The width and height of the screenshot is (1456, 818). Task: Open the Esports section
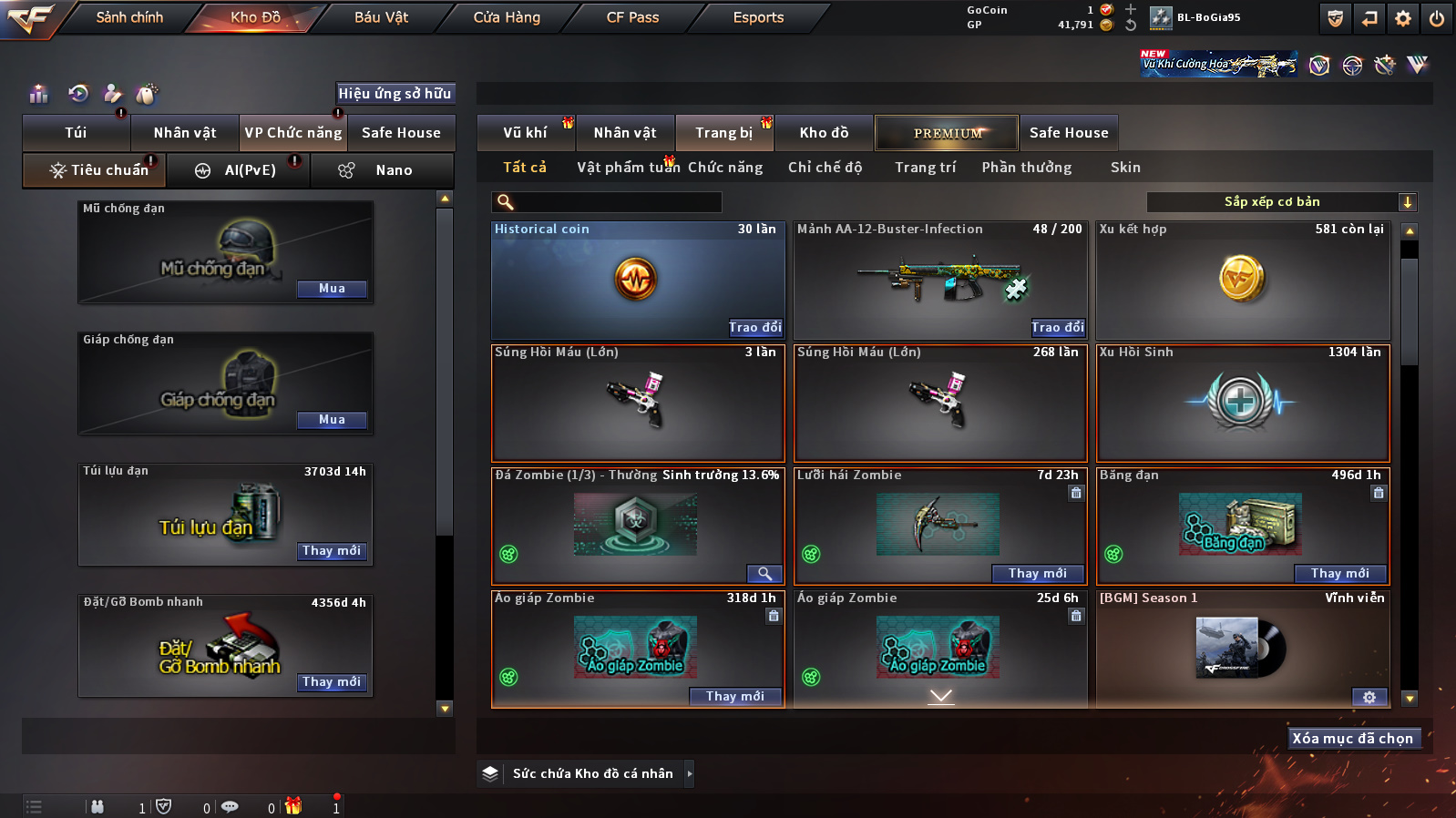[758, 17]
